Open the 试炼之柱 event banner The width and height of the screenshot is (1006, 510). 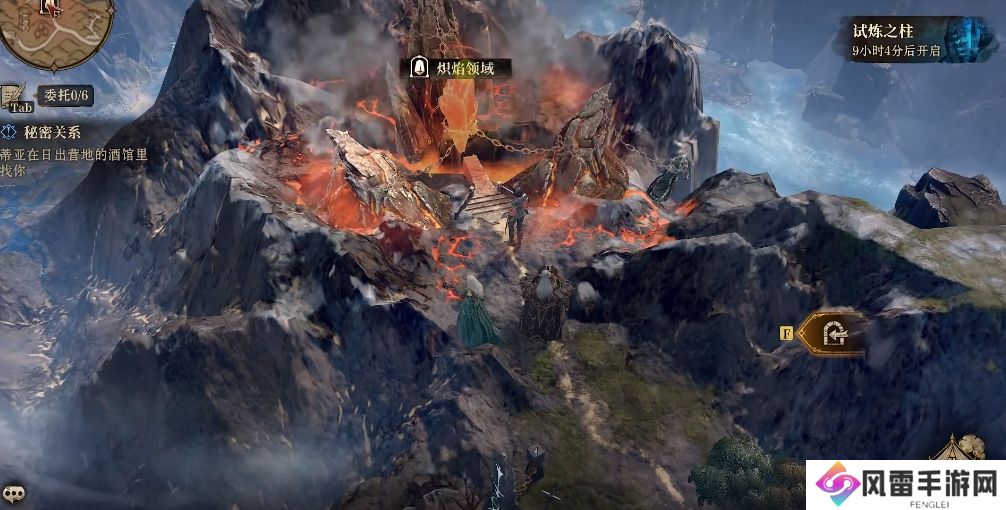point(908,40)
